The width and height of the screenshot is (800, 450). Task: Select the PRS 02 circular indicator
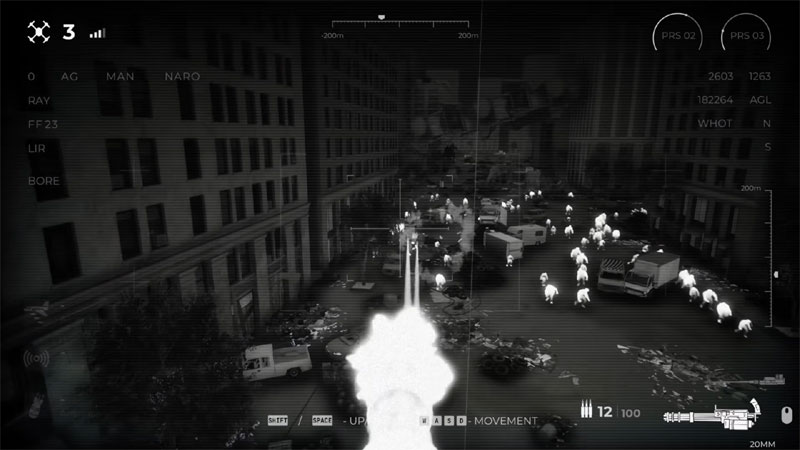pyautogui.click(x=679, y=36)
